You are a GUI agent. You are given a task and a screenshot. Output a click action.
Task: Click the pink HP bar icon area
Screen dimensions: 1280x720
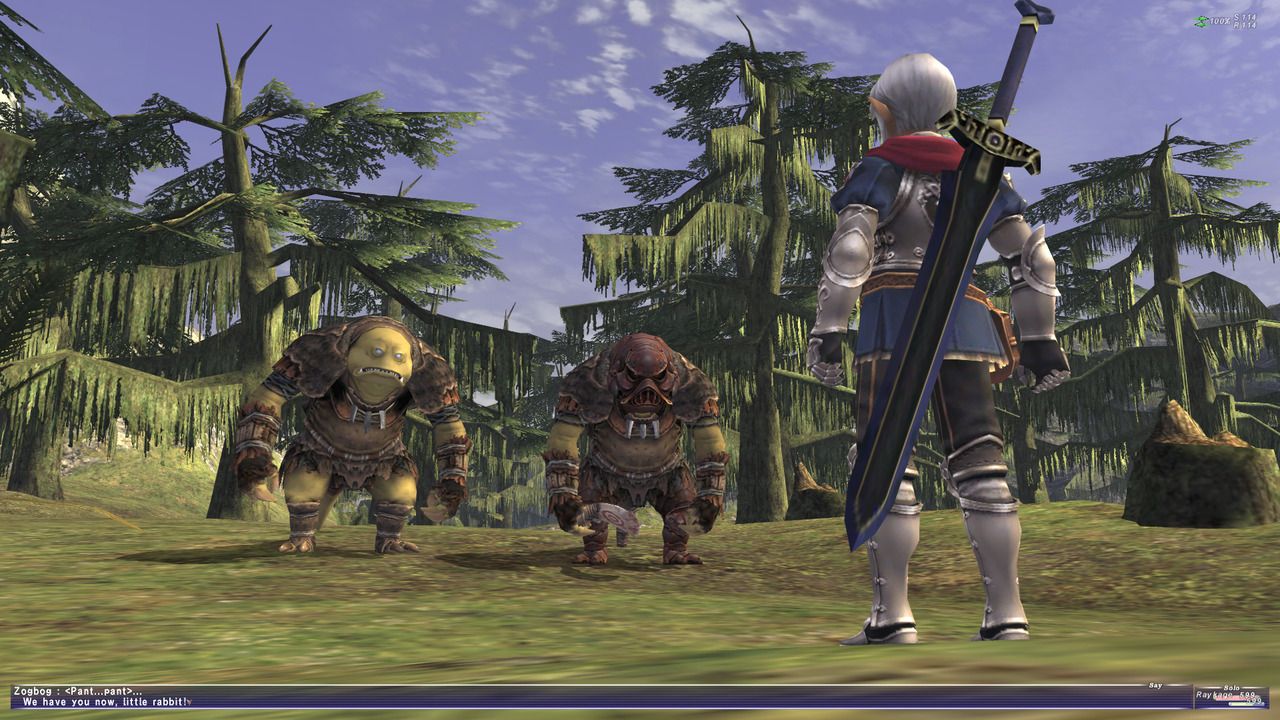[x=1234, y=697]
